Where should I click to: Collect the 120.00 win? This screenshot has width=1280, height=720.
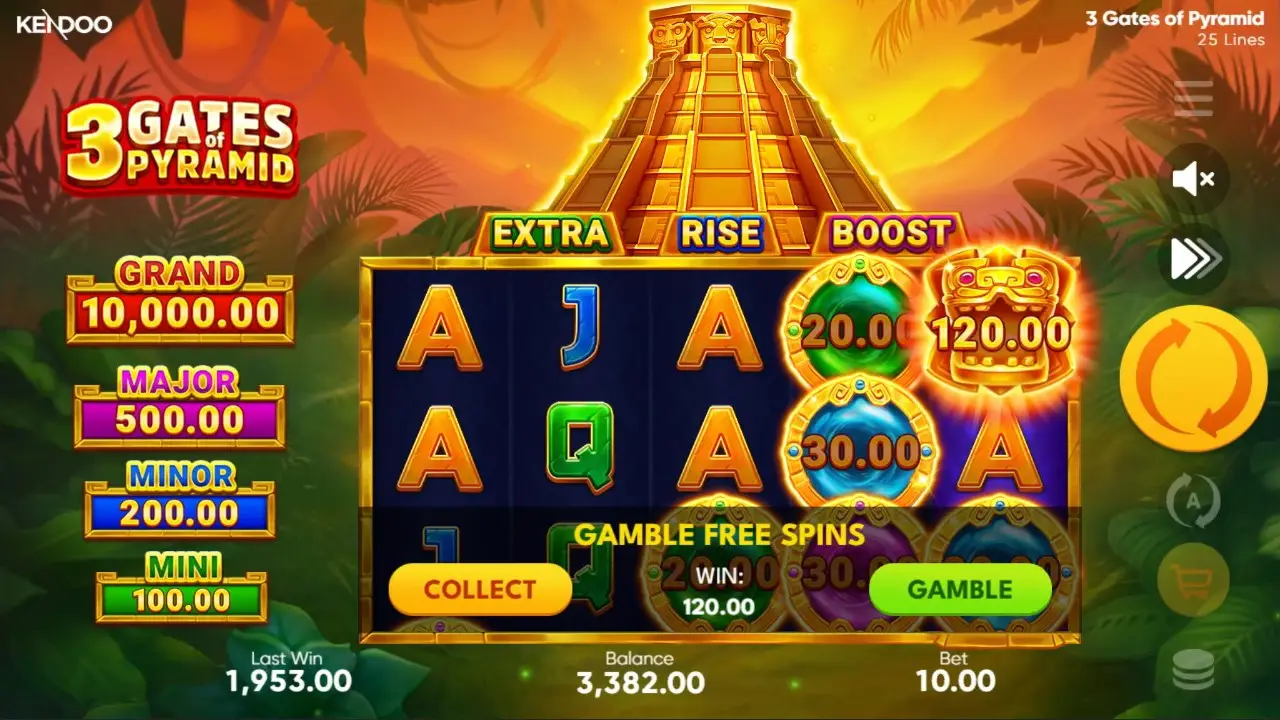point(479,590)
